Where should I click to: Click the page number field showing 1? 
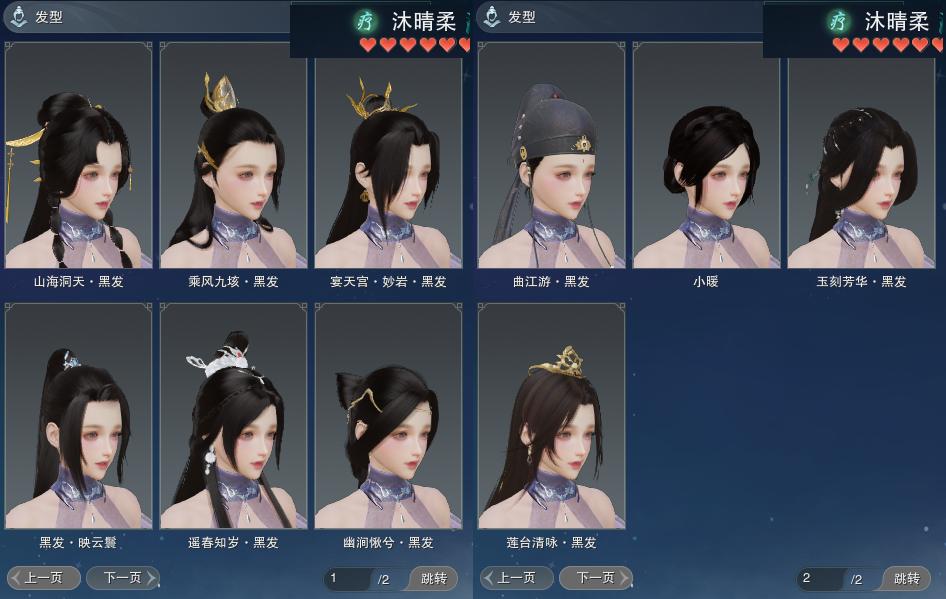(x=346, y=578)
